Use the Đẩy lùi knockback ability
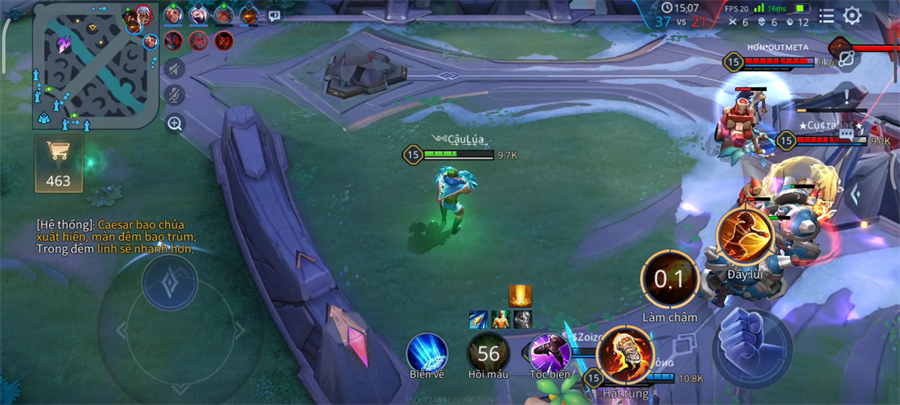This screenshot has width=900, height=405. click(x=744, y=236)
